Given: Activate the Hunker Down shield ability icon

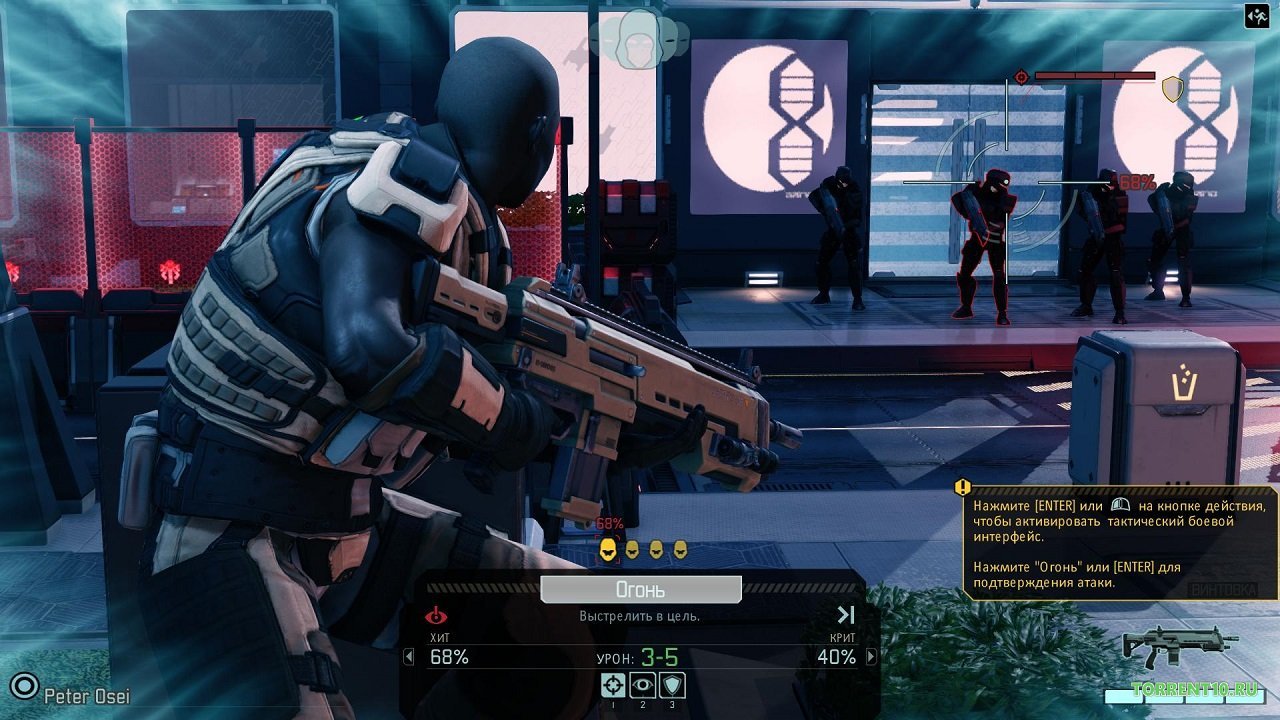Looking at the screenshot, I should [671, 685].
